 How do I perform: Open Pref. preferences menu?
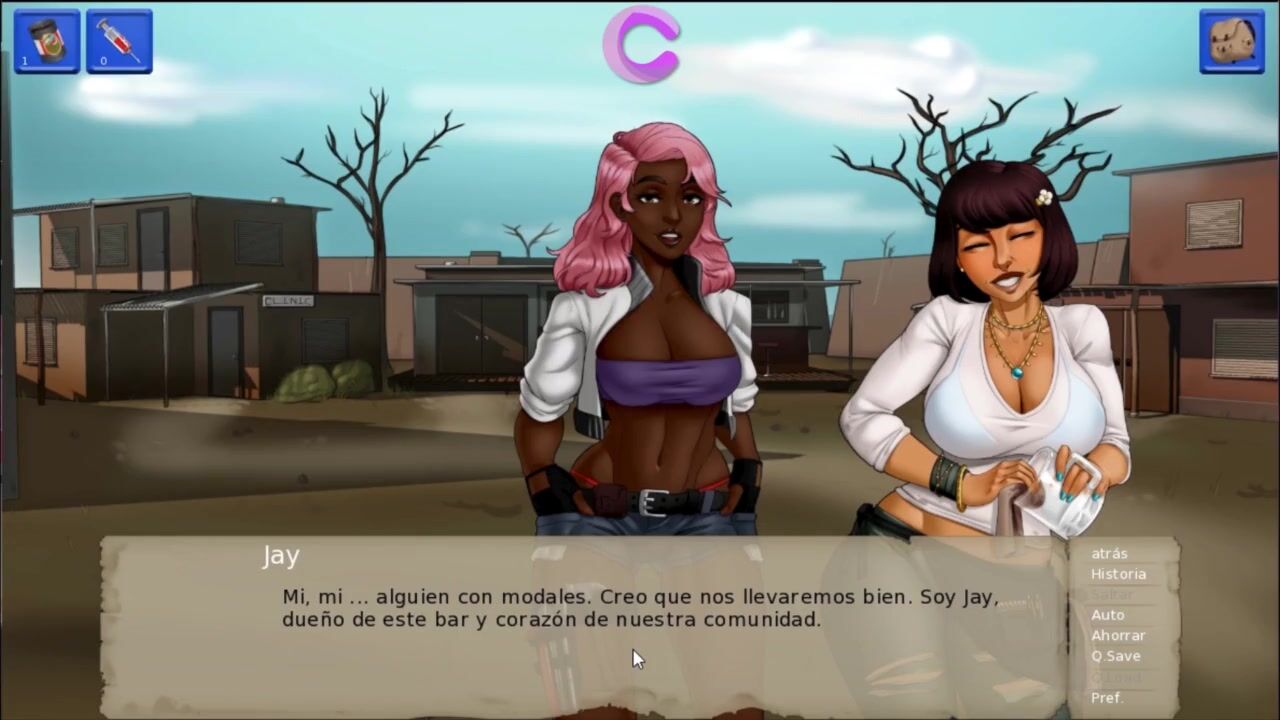(x=1107, y=698)
